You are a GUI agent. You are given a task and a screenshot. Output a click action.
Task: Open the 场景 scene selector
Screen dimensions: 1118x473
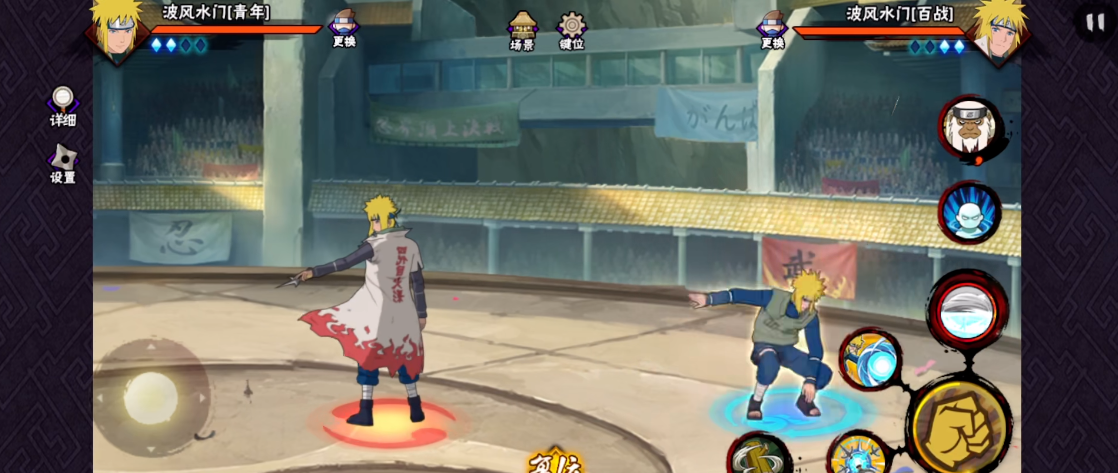[x=522, y=30]
